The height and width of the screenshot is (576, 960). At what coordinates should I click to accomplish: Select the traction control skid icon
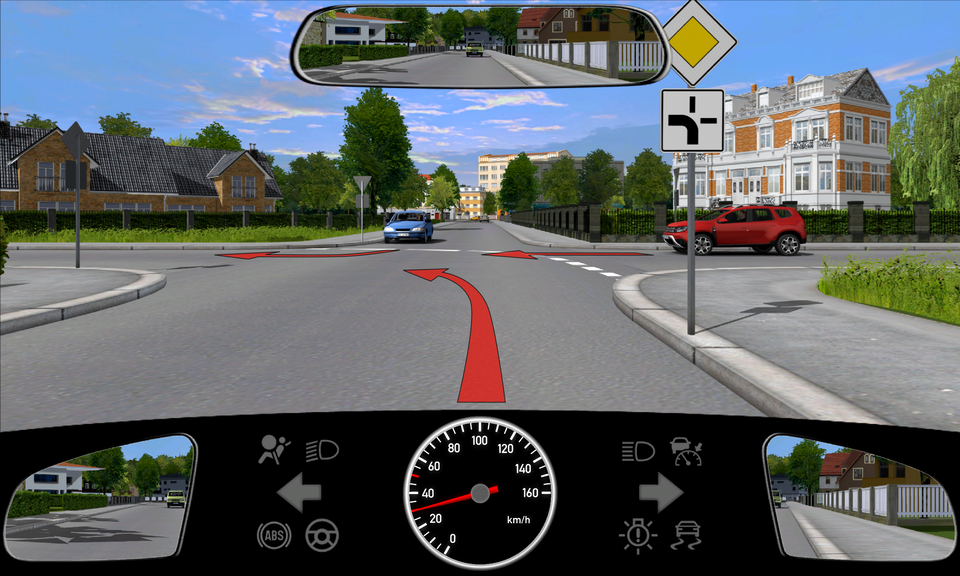point(687,535)
